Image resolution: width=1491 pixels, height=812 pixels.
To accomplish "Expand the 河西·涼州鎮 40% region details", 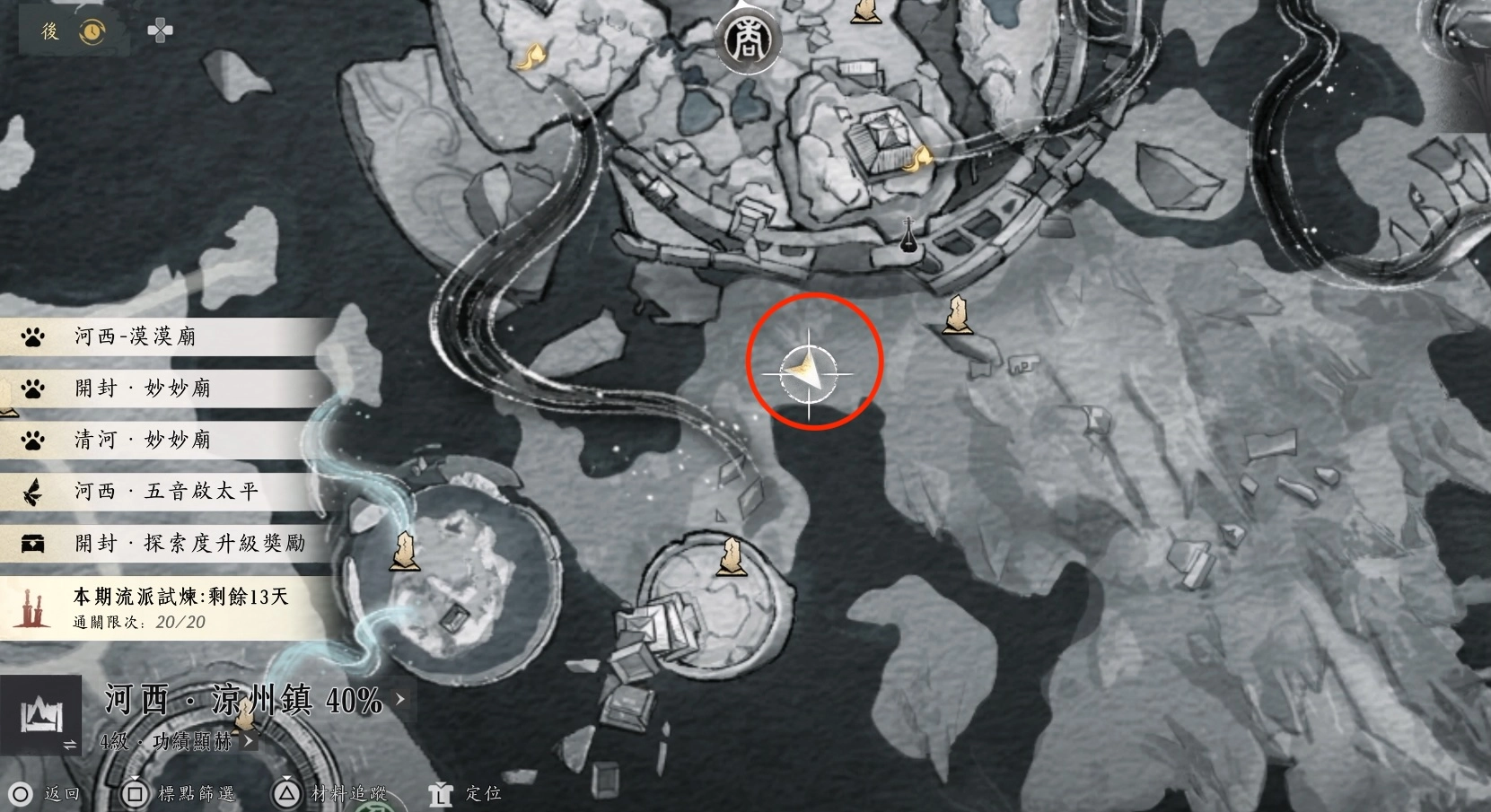I will coord(251,700).
